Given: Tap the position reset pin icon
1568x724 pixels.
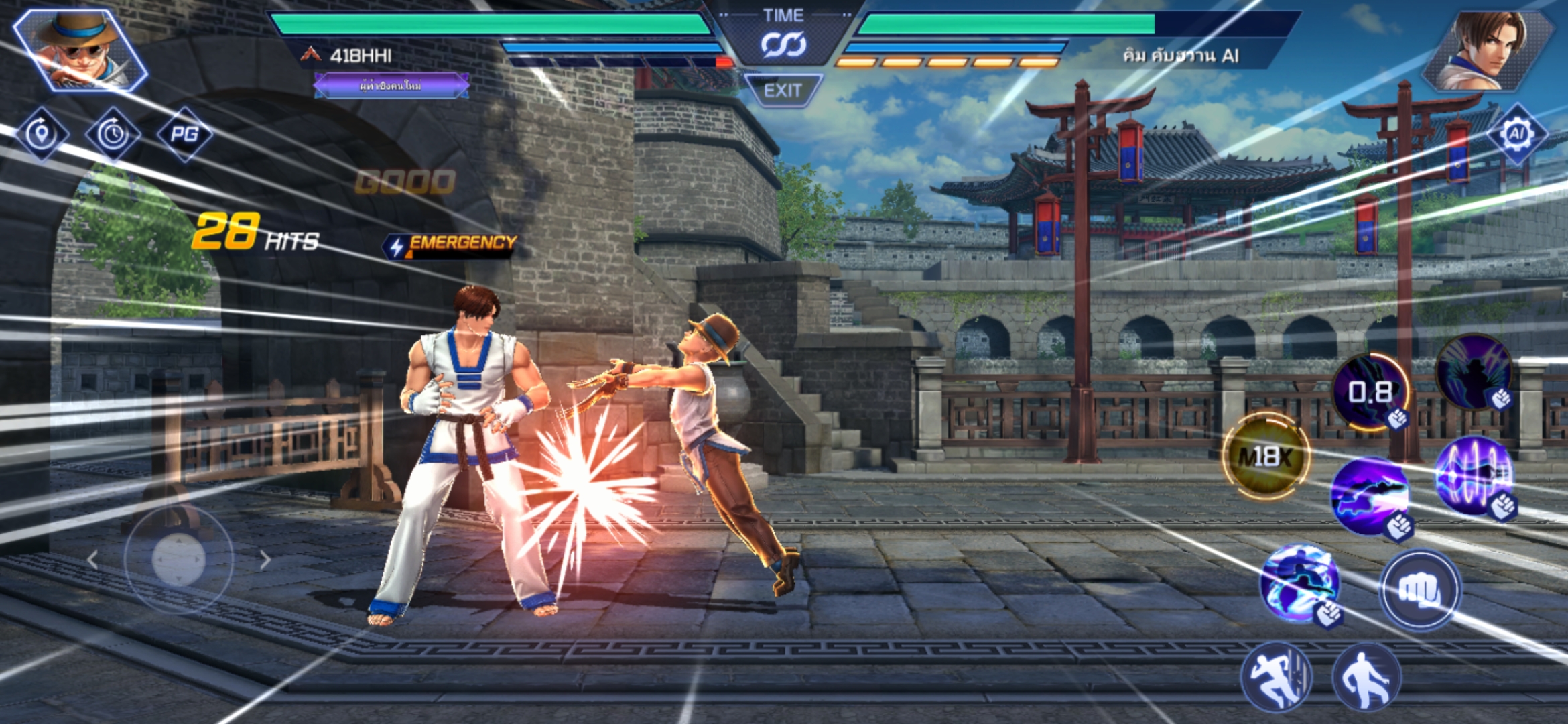Looking at the screenshot, I should pyautogui.click(x=42, y=134).
